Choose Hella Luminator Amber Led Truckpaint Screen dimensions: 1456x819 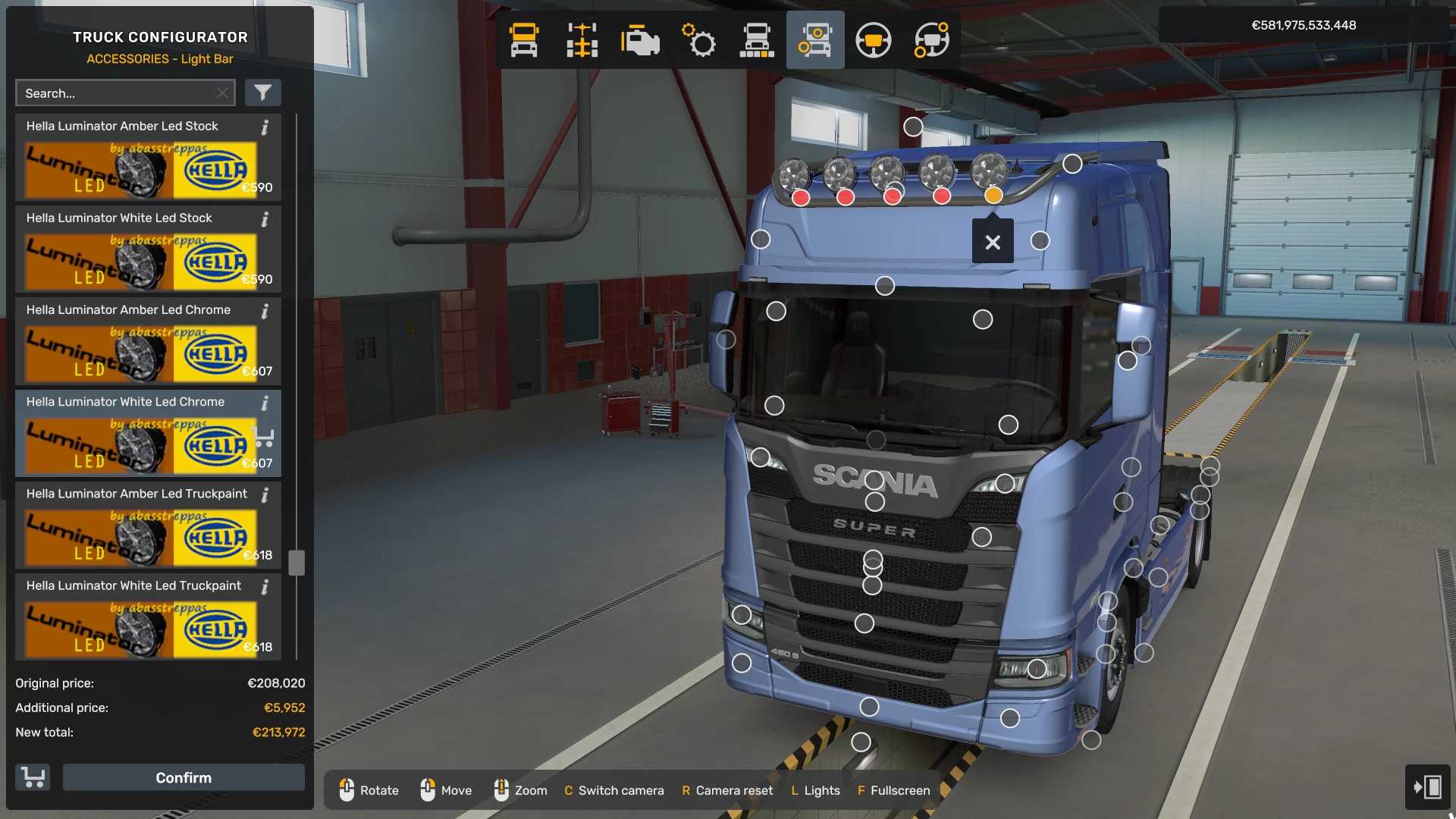pyautogui.click(x=141, y=535)
